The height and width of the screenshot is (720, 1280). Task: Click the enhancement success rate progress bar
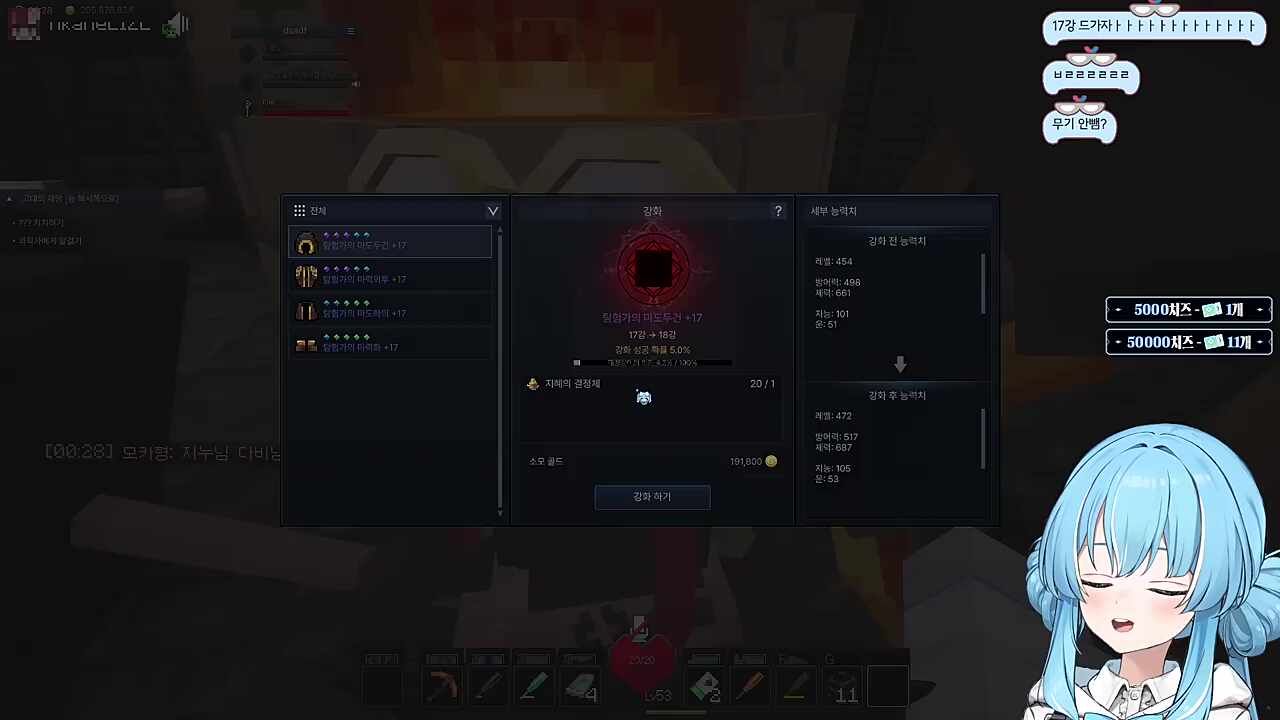pyautogui.click(x=652, y=362)
